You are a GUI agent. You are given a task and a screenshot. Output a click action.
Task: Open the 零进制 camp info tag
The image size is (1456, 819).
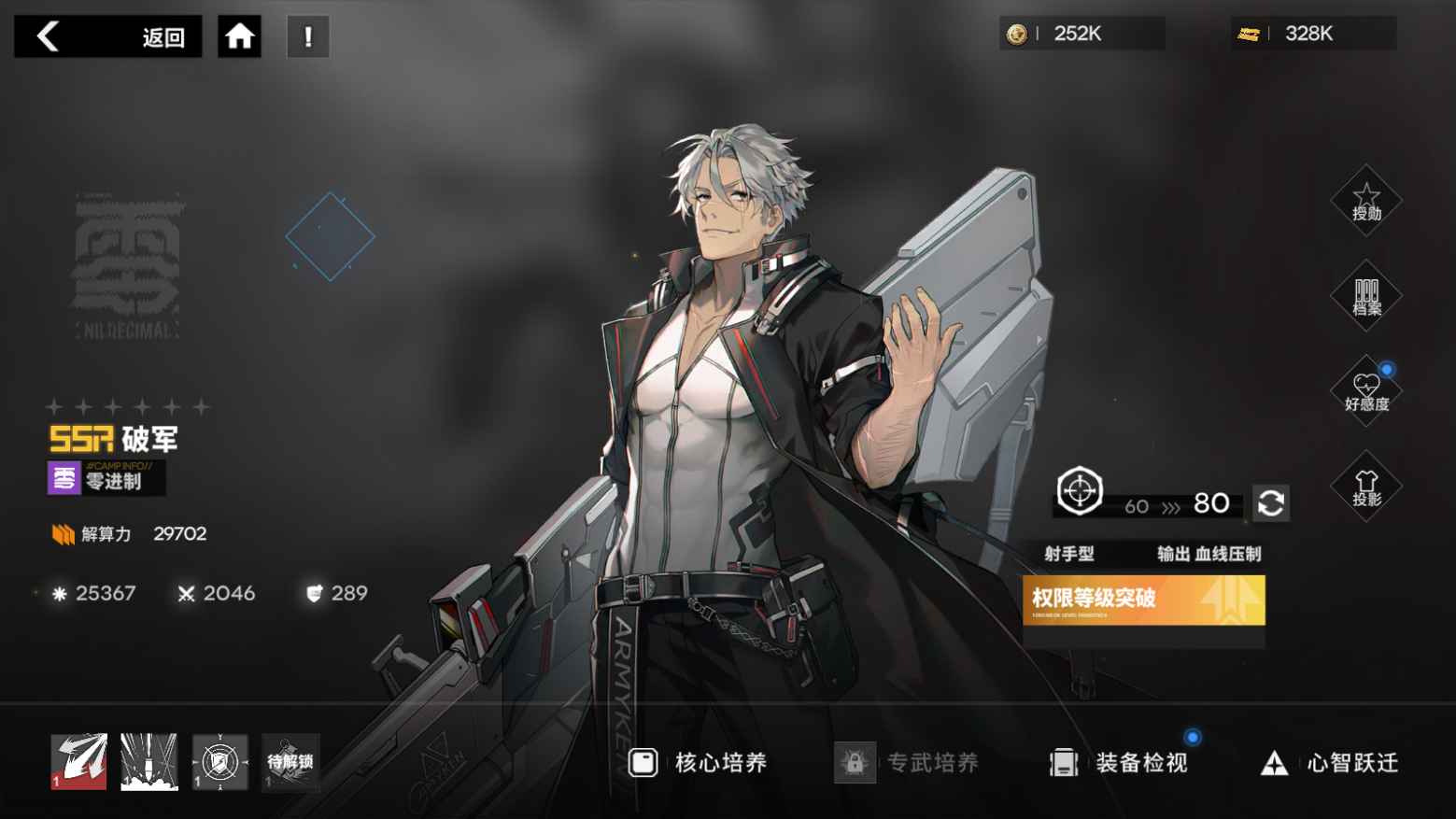(106, 478)
